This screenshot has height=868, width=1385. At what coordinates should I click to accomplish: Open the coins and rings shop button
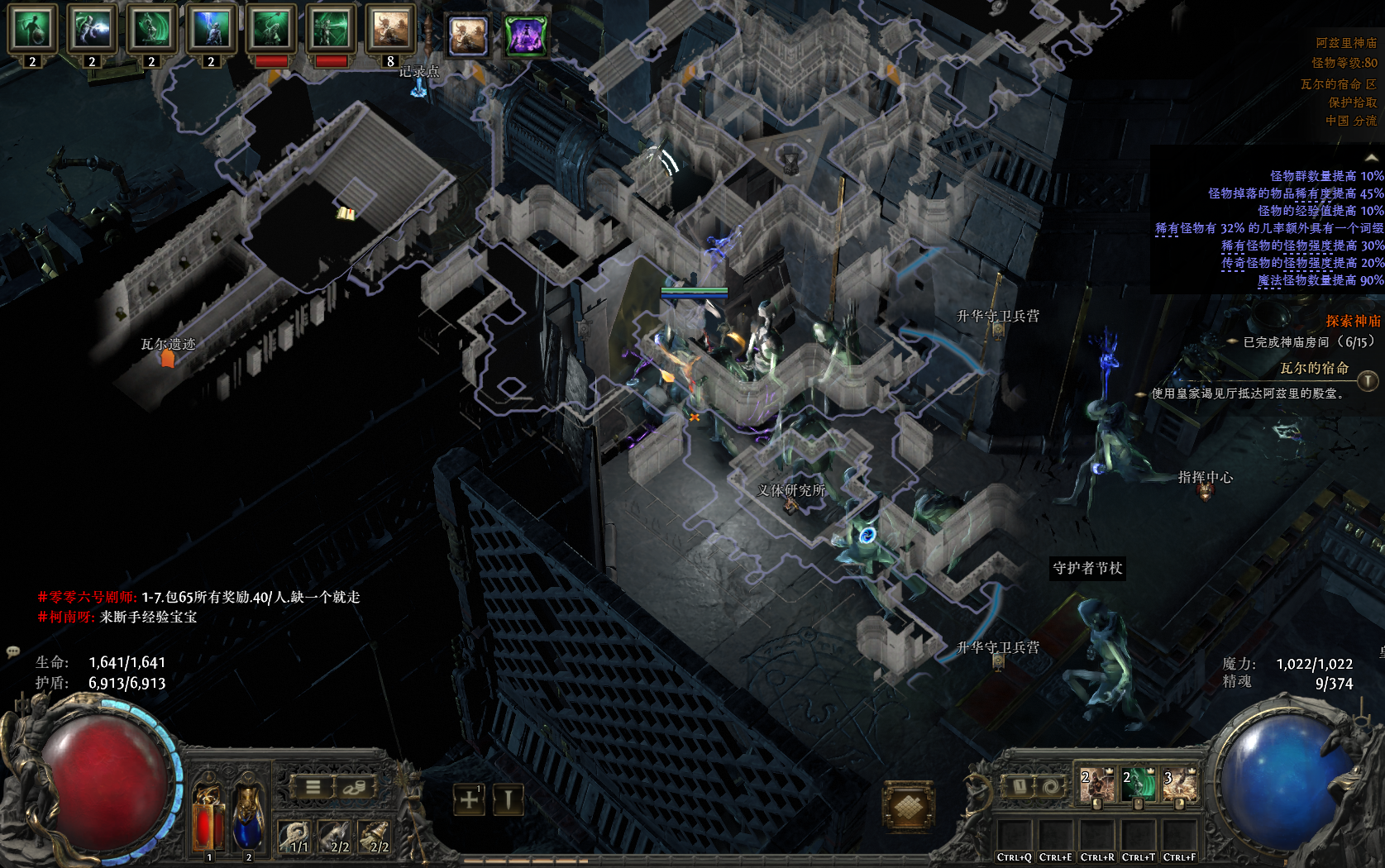[x=354, y=787]
